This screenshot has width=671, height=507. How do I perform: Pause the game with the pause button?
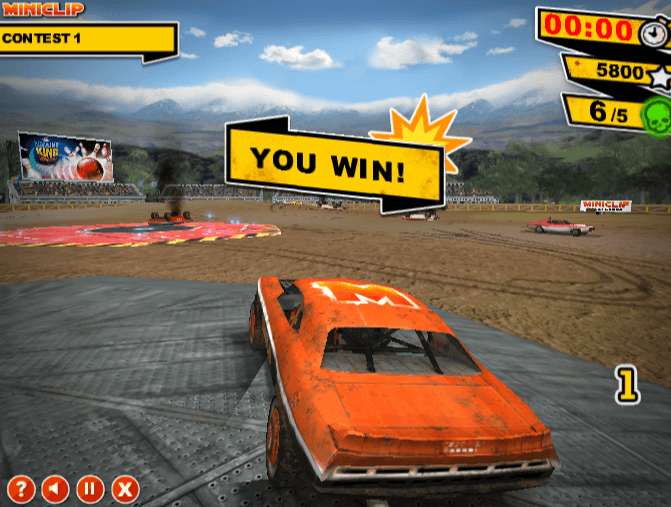(x=89, y=489)
